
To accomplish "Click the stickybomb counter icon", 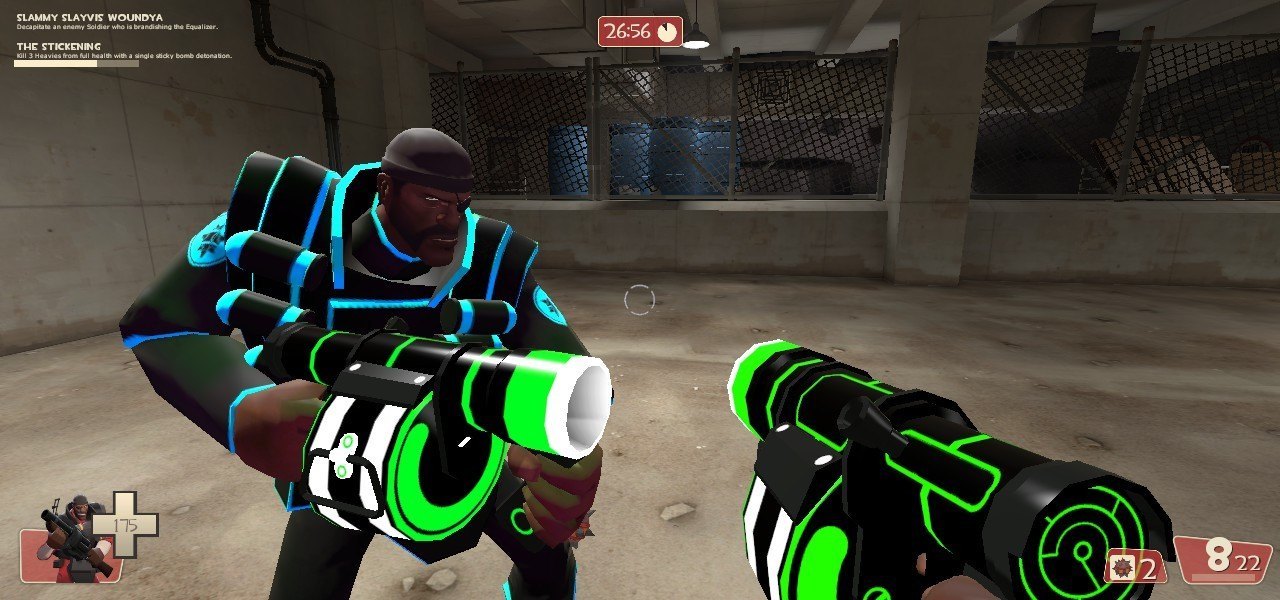I will 1122,570.
